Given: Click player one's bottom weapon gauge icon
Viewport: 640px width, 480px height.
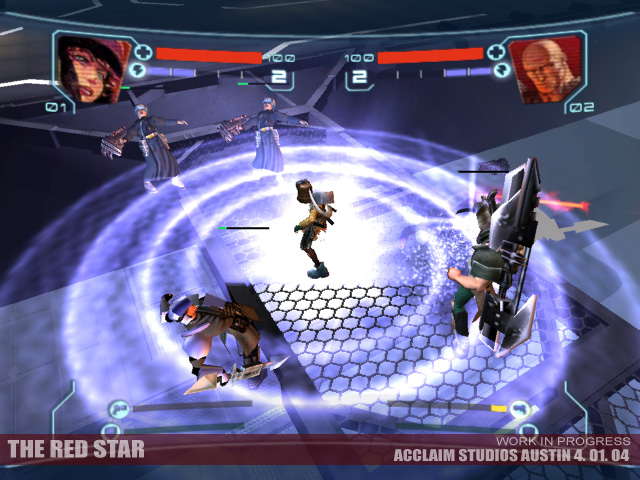Looking at the screenshot, I should [x=119, y=407].
